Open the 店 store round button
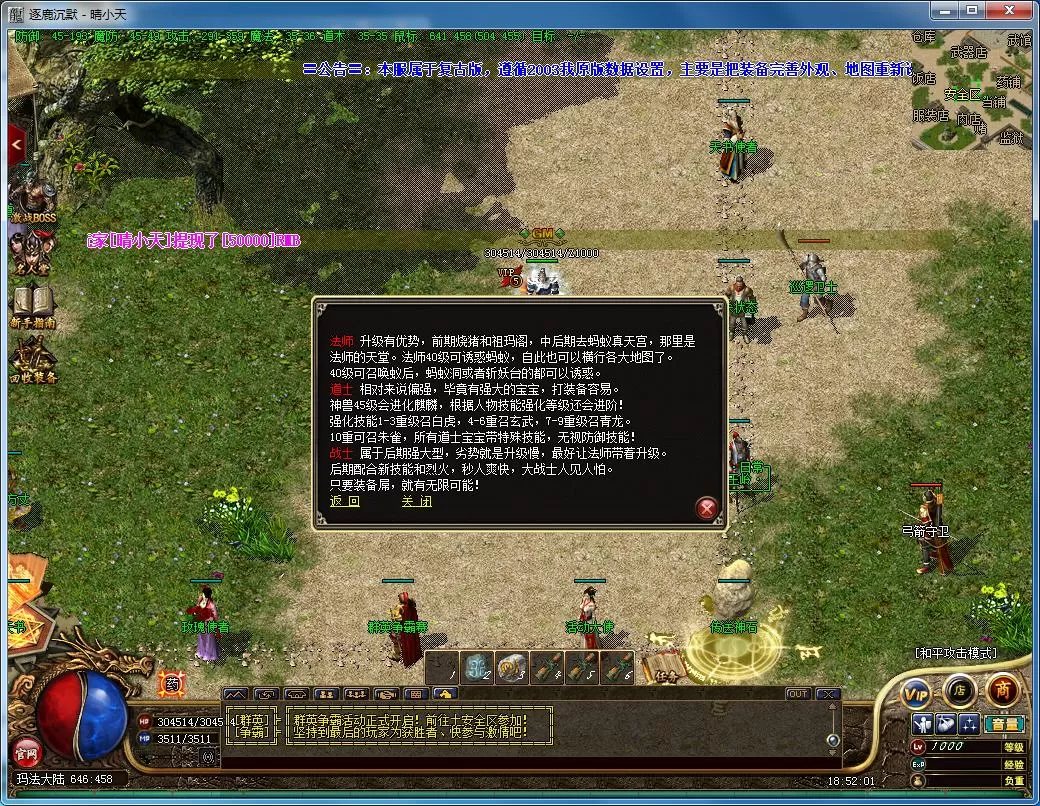 [x=960, y=690]
